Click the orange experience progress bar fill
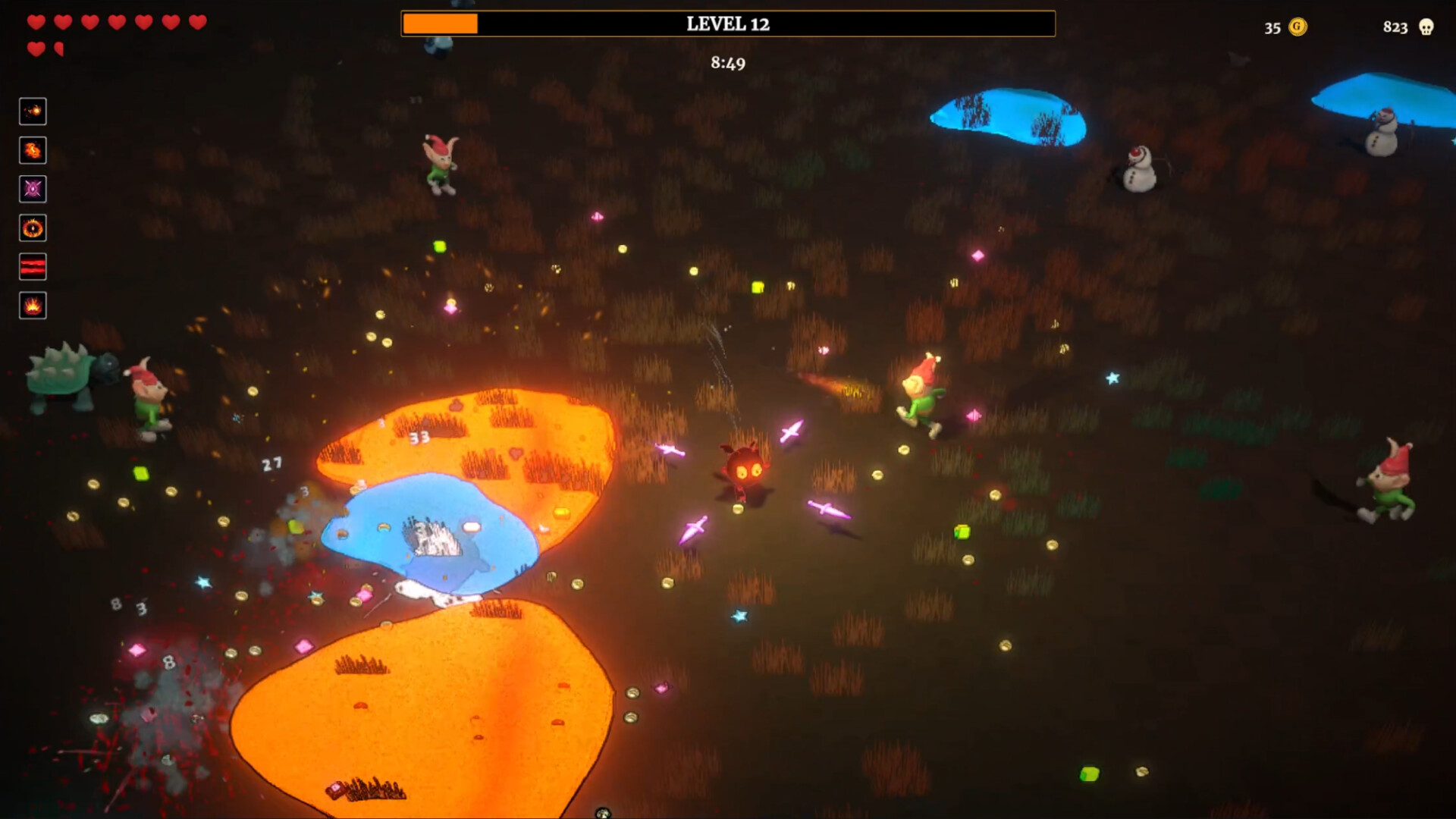The height and width of the screenshot is (819, 1456). 440,24
